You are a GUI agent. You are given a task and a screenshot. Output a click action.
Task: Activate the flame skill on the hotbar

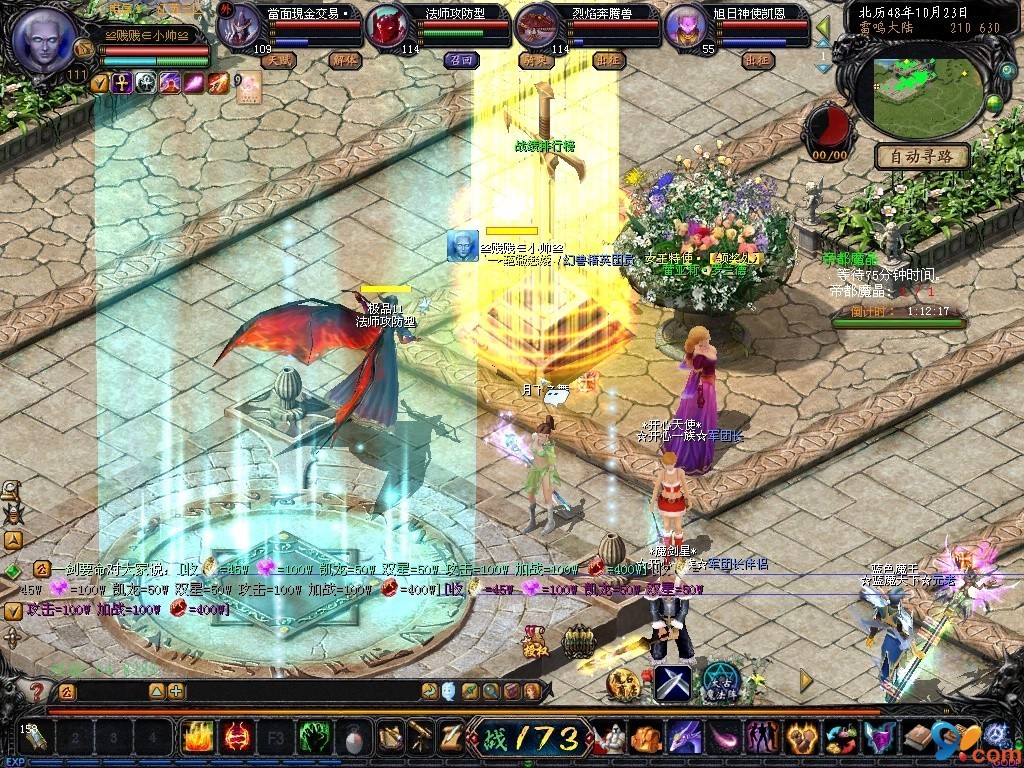click(197, 738)
